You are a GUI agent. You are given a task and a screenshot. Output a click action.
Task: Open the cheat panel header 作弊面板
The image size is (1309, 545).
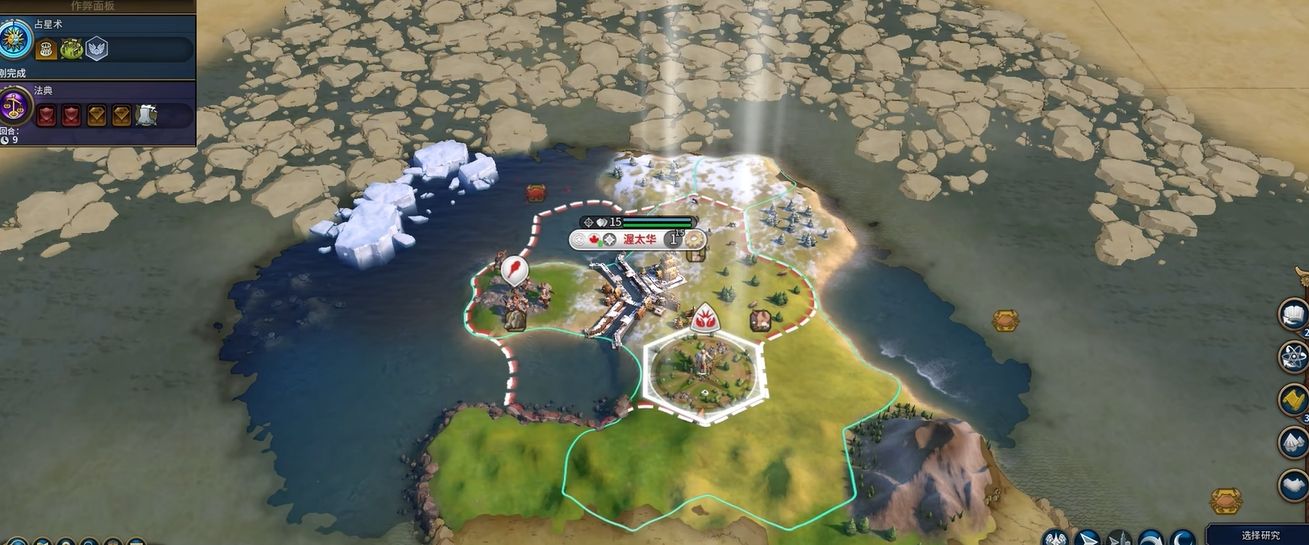point(96,5)
